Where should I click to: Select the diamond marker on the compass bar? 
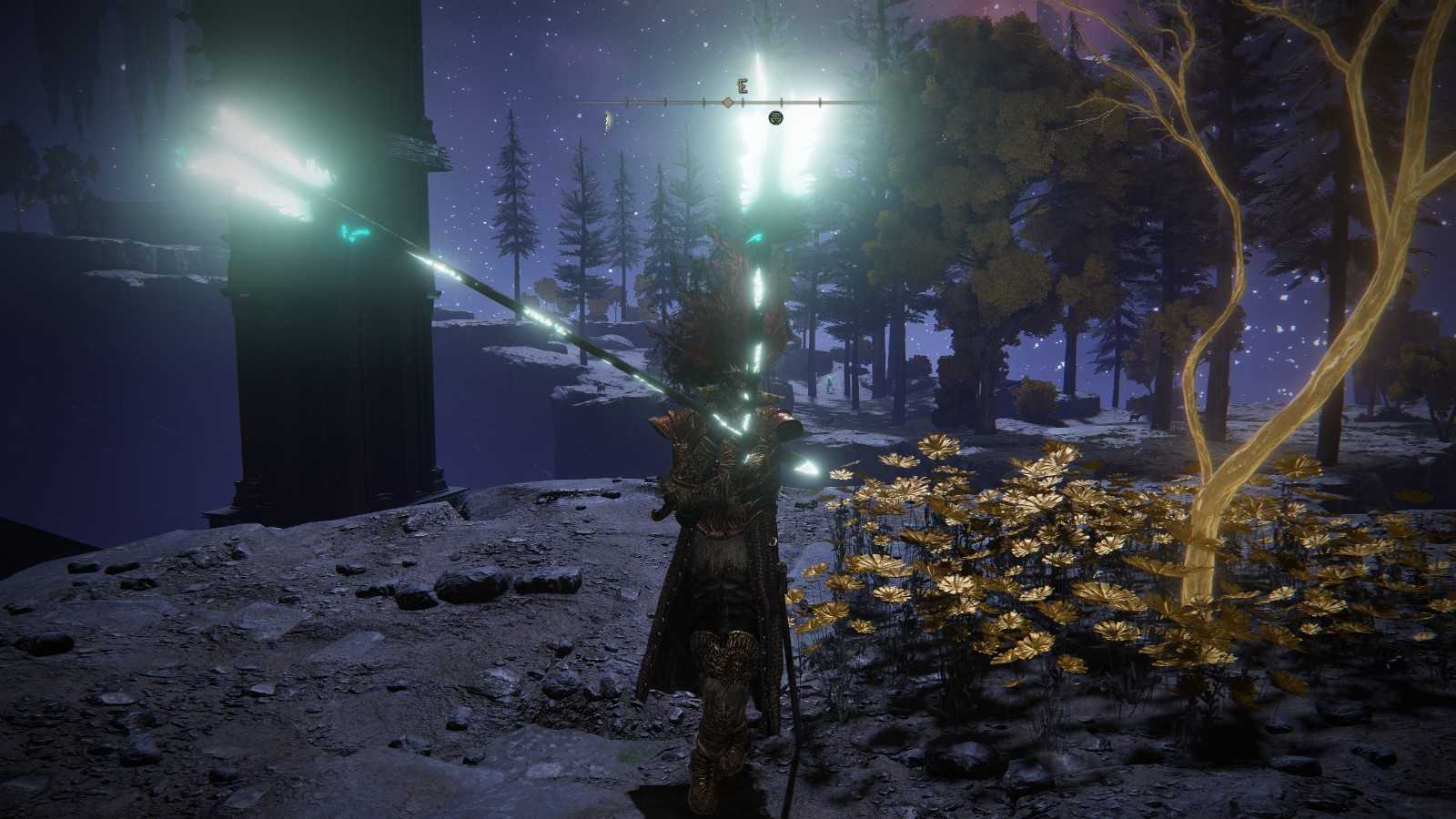[x=727, y=103]
